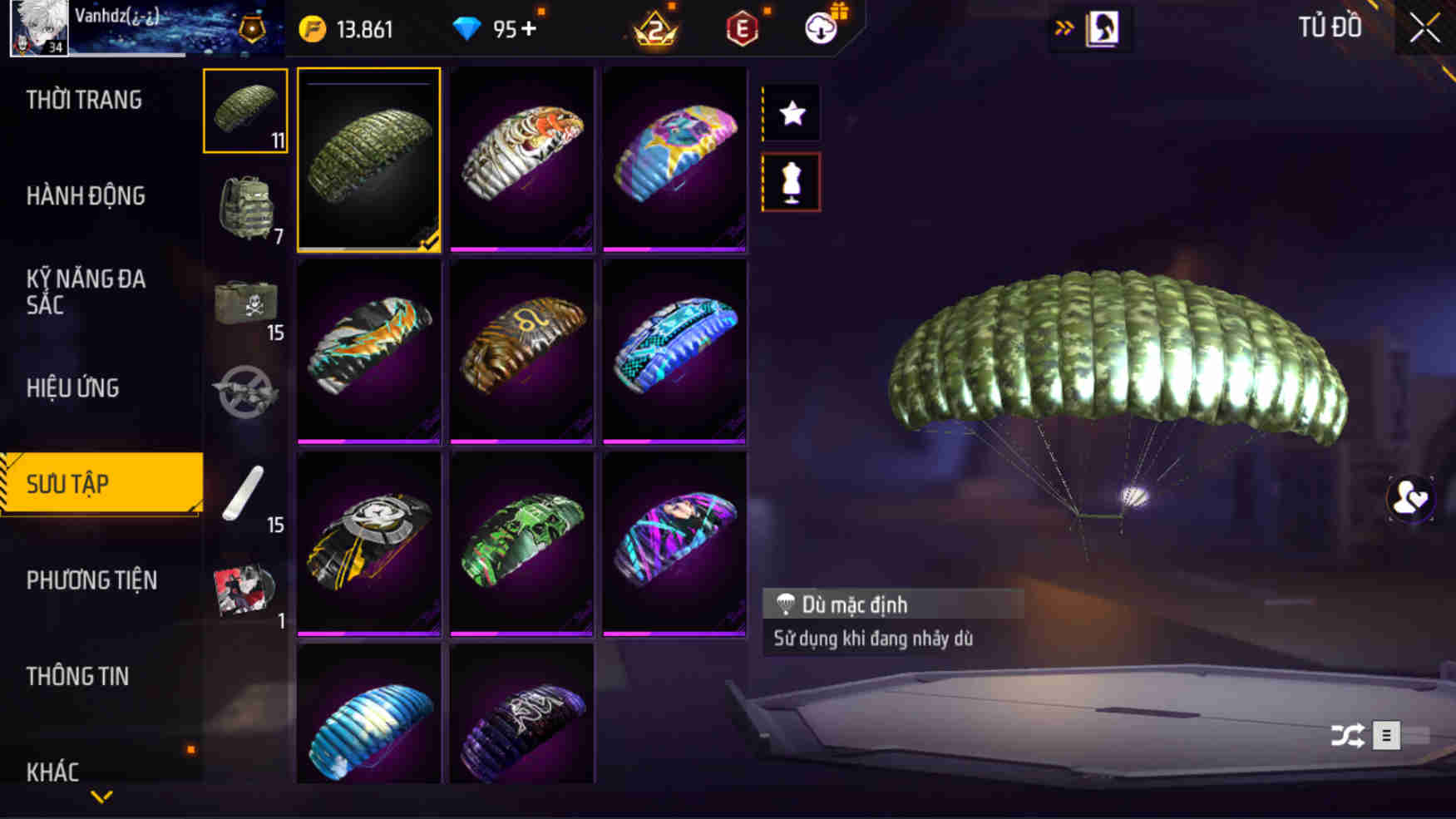1456x819 pixels.
Task: Expand the KHÁC section chevron at bottom
Action: [101, 796]
